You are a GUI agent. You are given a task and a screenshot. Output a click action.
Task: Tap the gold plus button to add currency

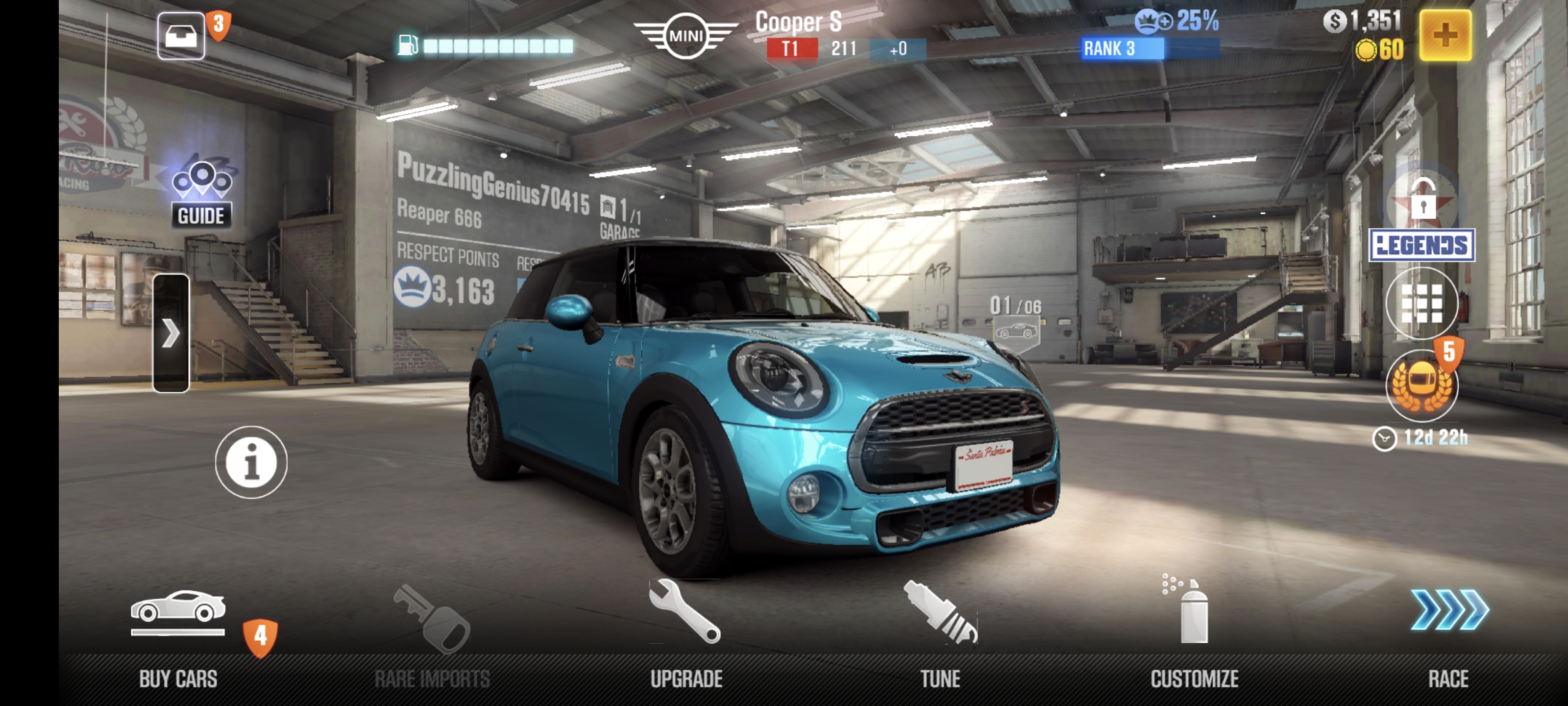pyautogui.click(x=1445, y=35)
